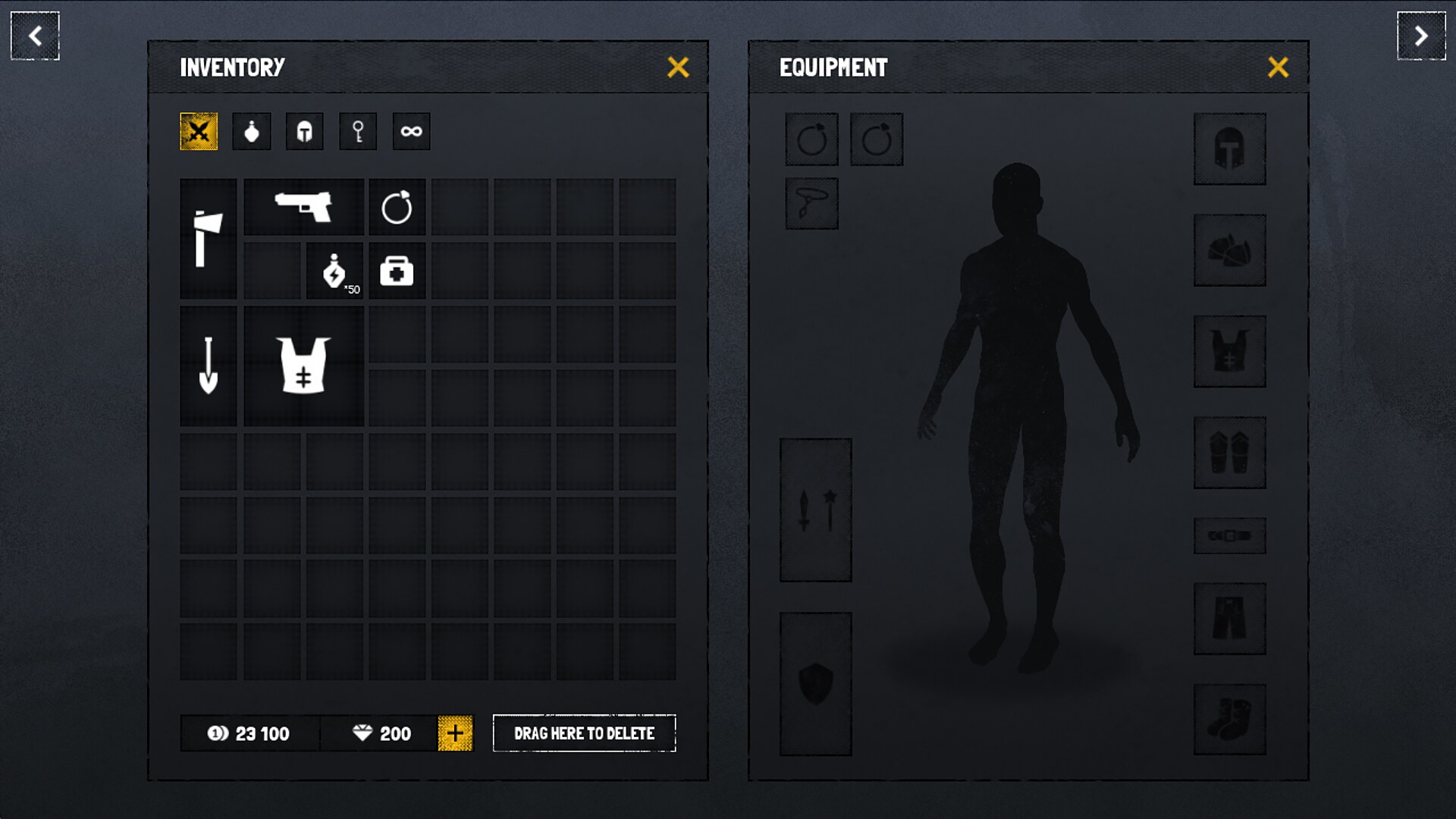
Task: Select the shovel in inventory
Action: [209, 366]
